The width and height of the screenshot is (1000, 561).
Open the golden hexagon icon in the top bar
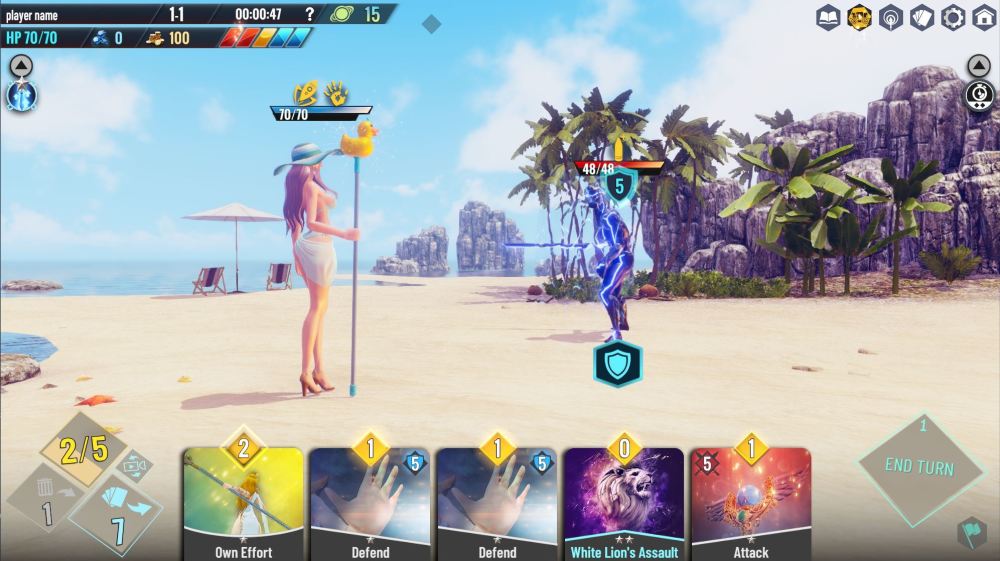coord(859,17)
